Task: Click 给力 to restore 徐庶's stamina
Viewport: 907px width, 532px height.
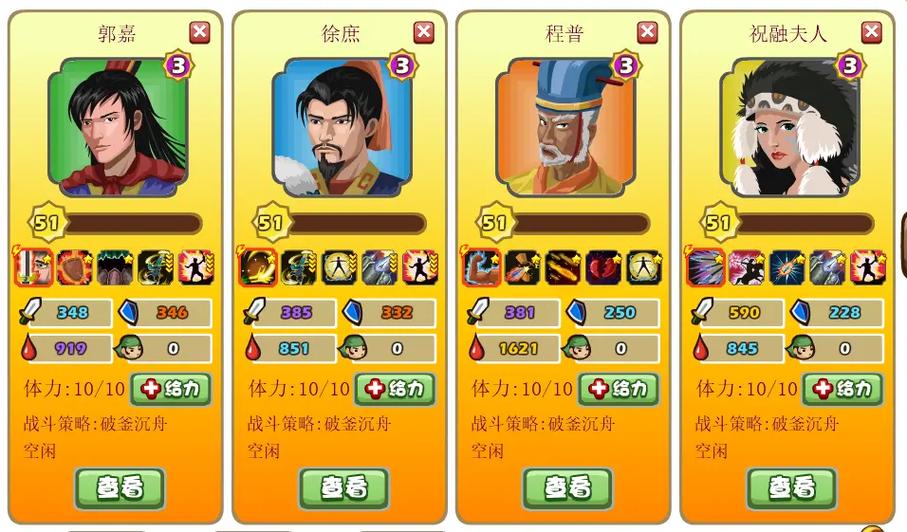Action: 394,388
